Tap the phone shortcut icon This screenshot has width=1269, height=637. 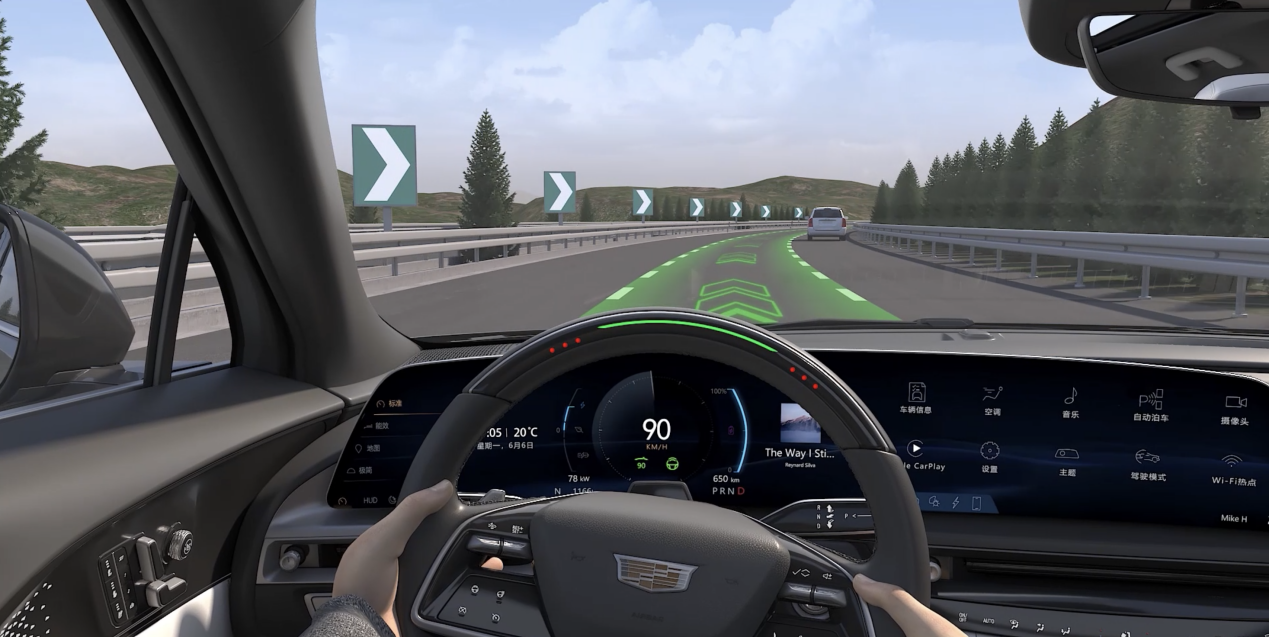(x=976, y=503)
